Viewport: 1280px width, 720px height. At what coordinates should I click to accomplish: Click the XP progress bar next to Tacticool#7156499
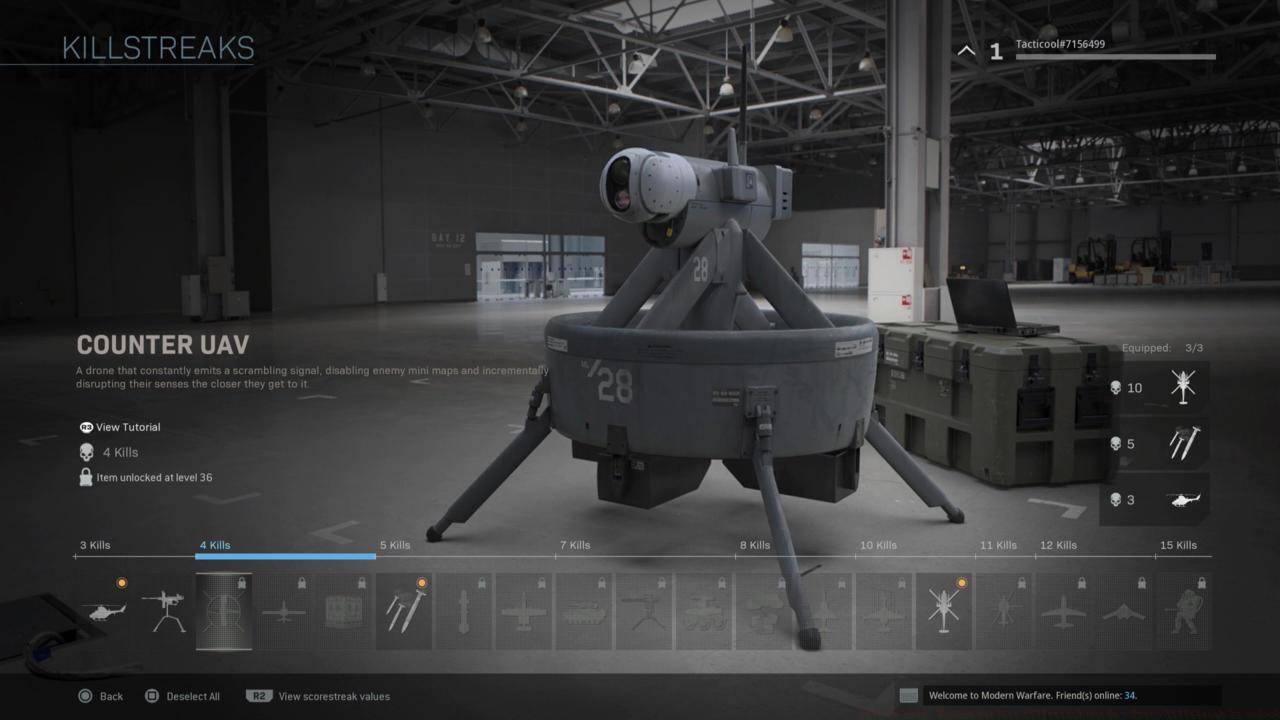tap(1115, 57)
